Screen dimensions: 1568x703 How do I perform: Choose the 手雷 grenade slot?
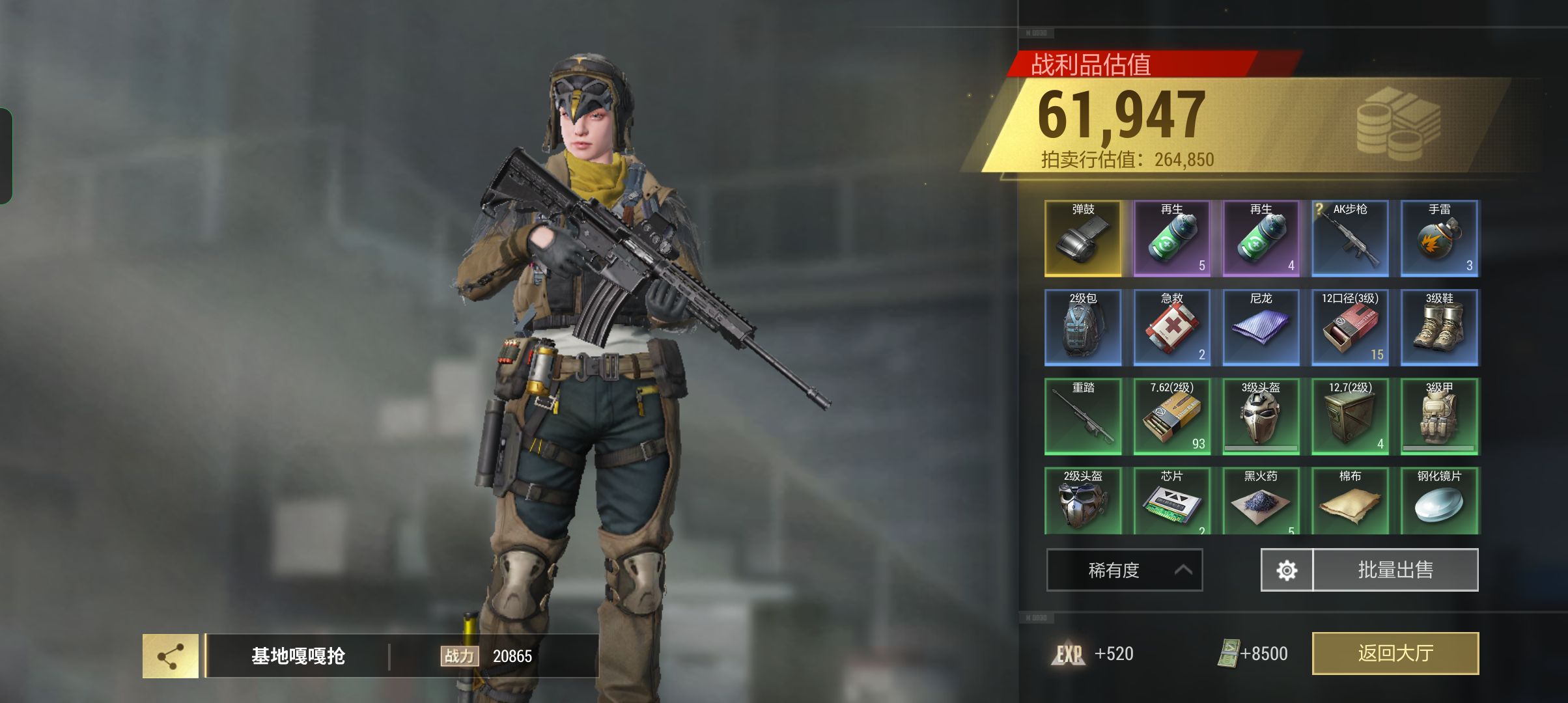1439,238
